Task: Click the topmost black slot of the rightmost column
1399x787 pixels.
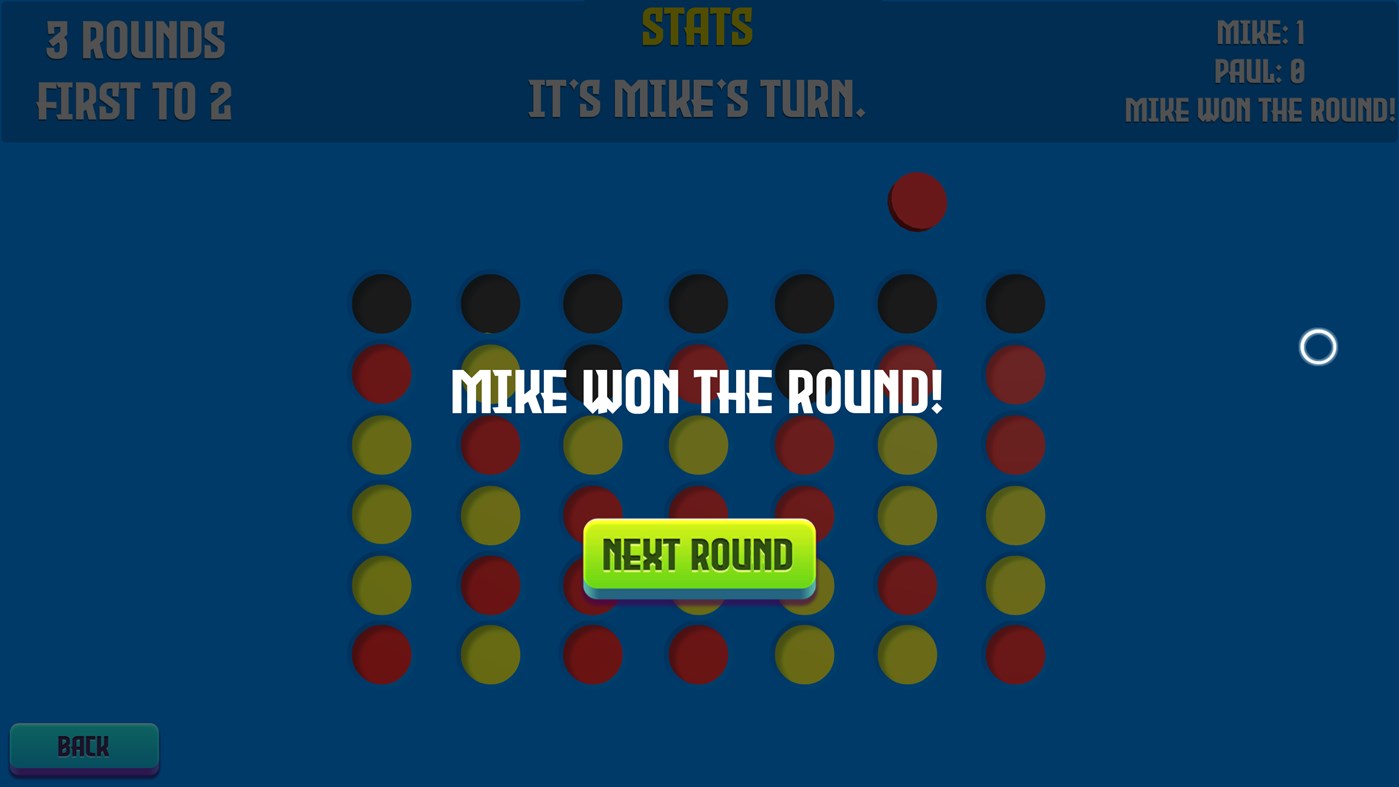Action: pos(1014,303)
